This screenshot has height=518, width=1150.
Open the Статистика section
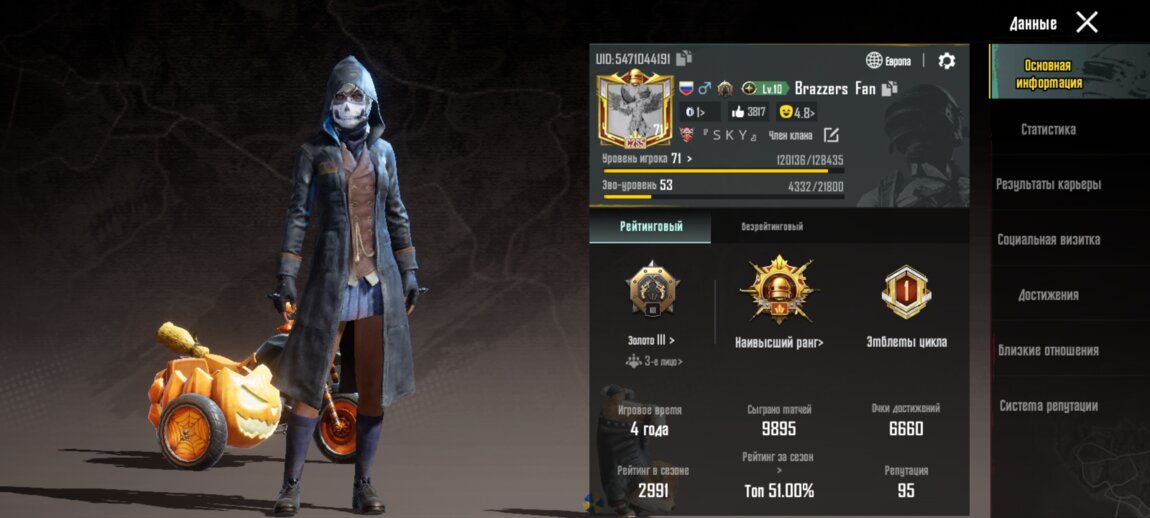[x=1048, y=130]
